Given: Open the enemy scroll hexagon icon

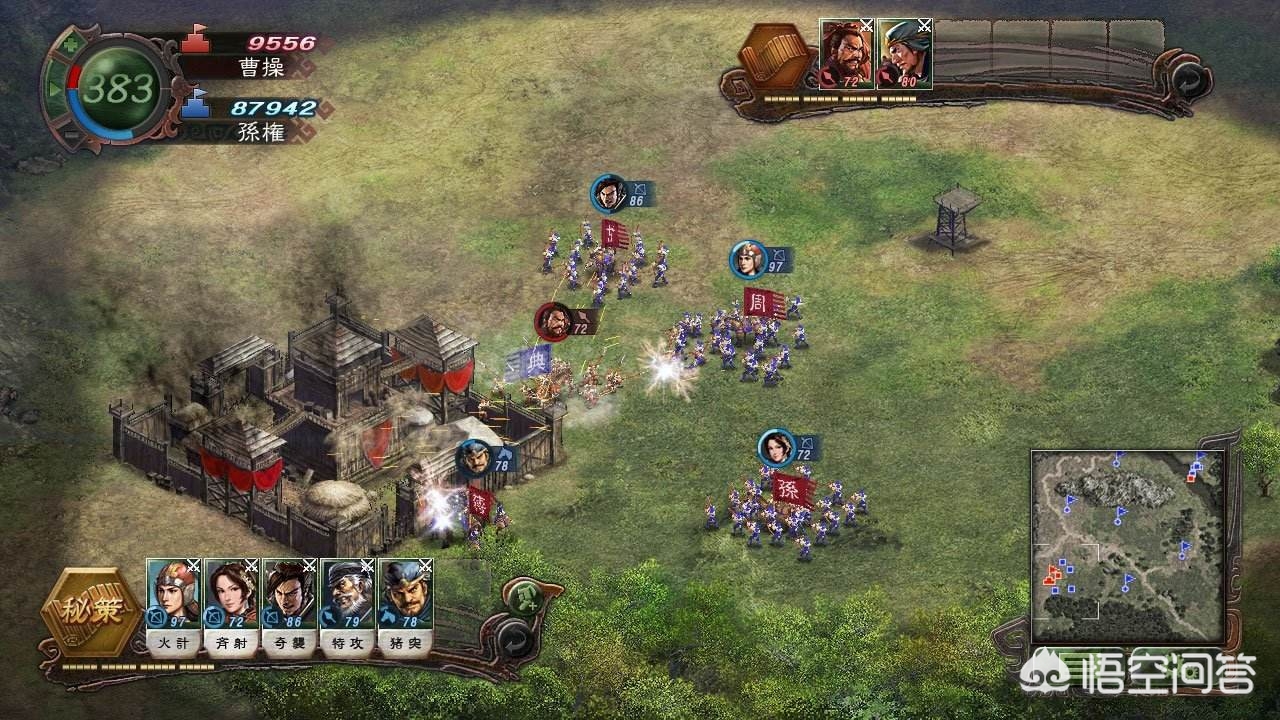Looking at the screenshot, I should (x=777, y=57).
